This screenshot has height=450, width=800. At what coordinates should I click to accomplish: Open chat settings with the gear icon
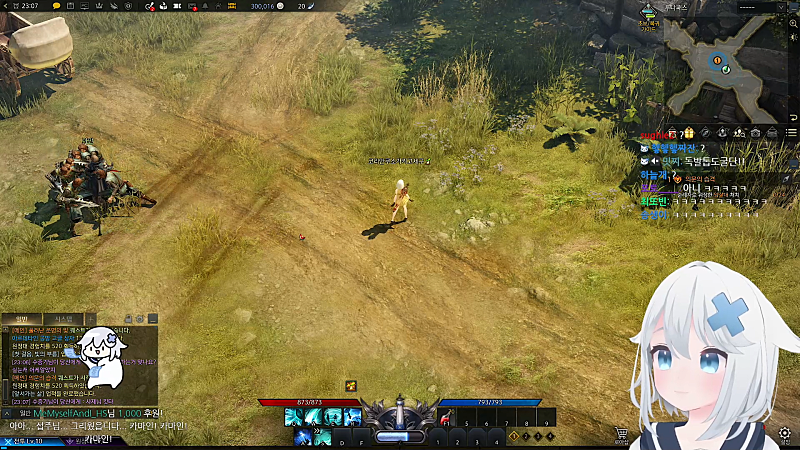pos(141,319)
